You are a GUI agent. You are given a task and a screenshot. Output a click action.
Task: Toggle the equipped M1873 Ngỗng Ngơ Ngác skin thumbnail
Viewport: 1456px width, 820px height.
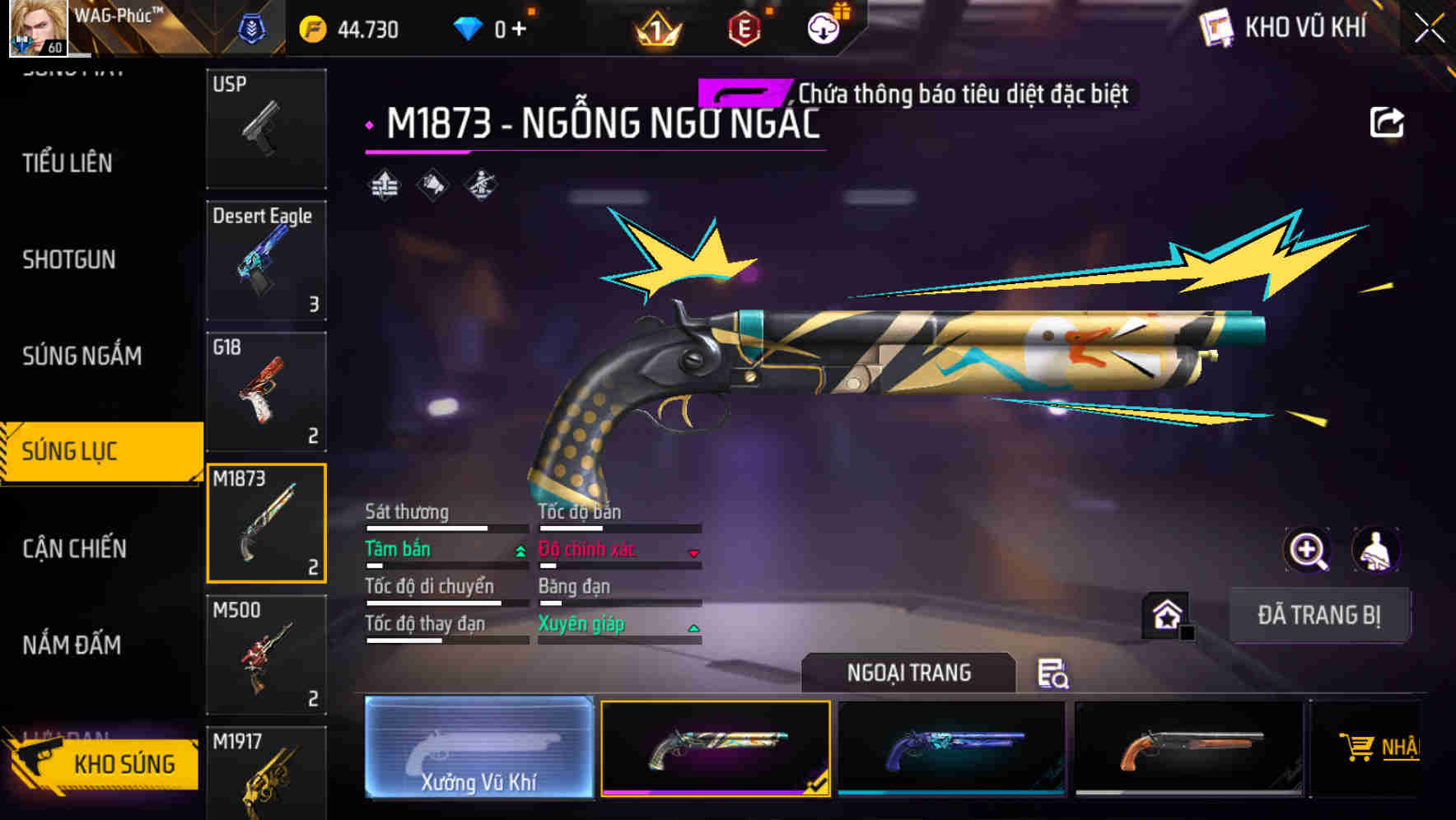[715, 749]
